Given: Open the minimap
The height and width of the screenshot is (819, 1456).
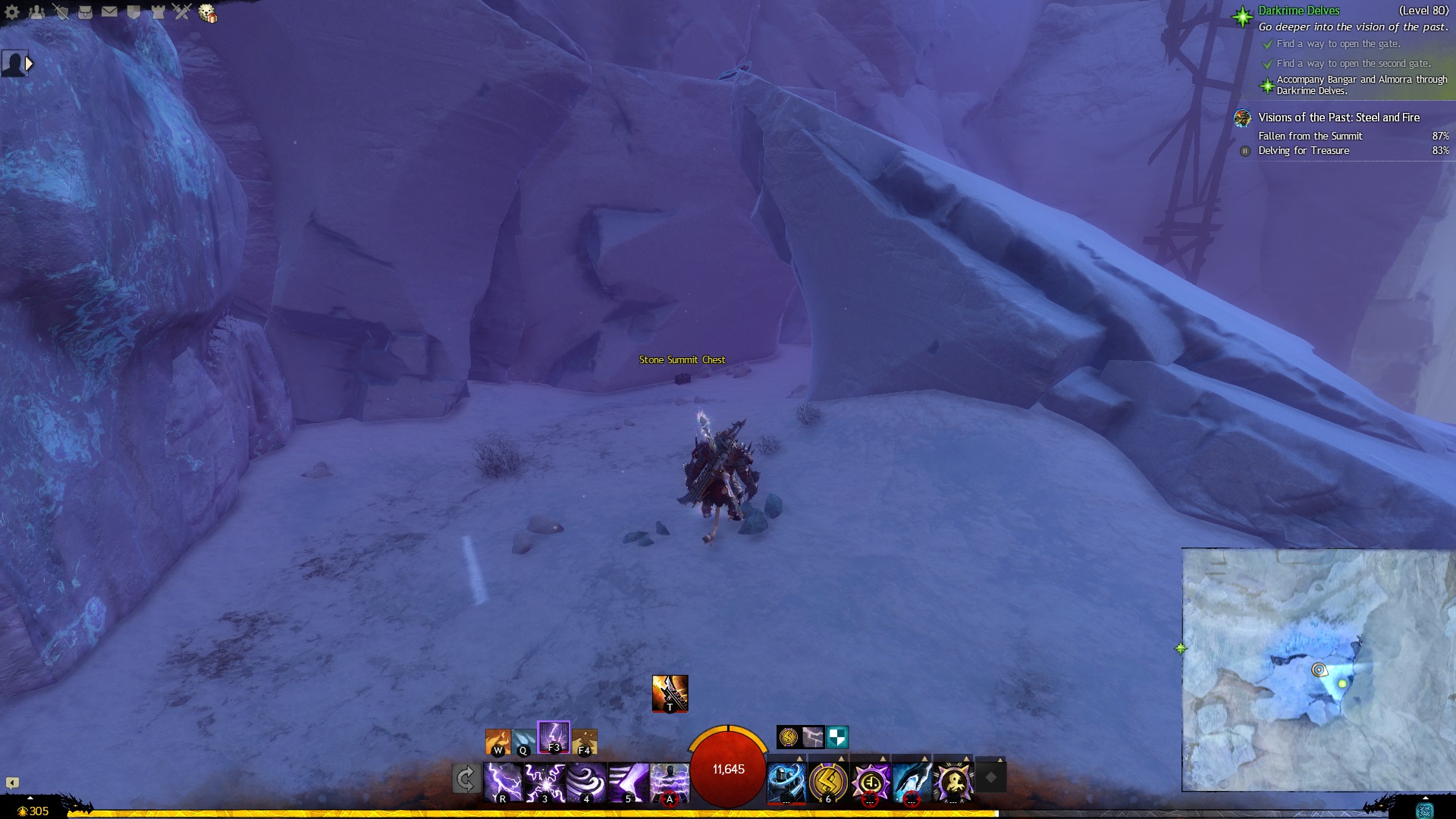Looking at the screenshot, I should click(x=1318, y=670).
